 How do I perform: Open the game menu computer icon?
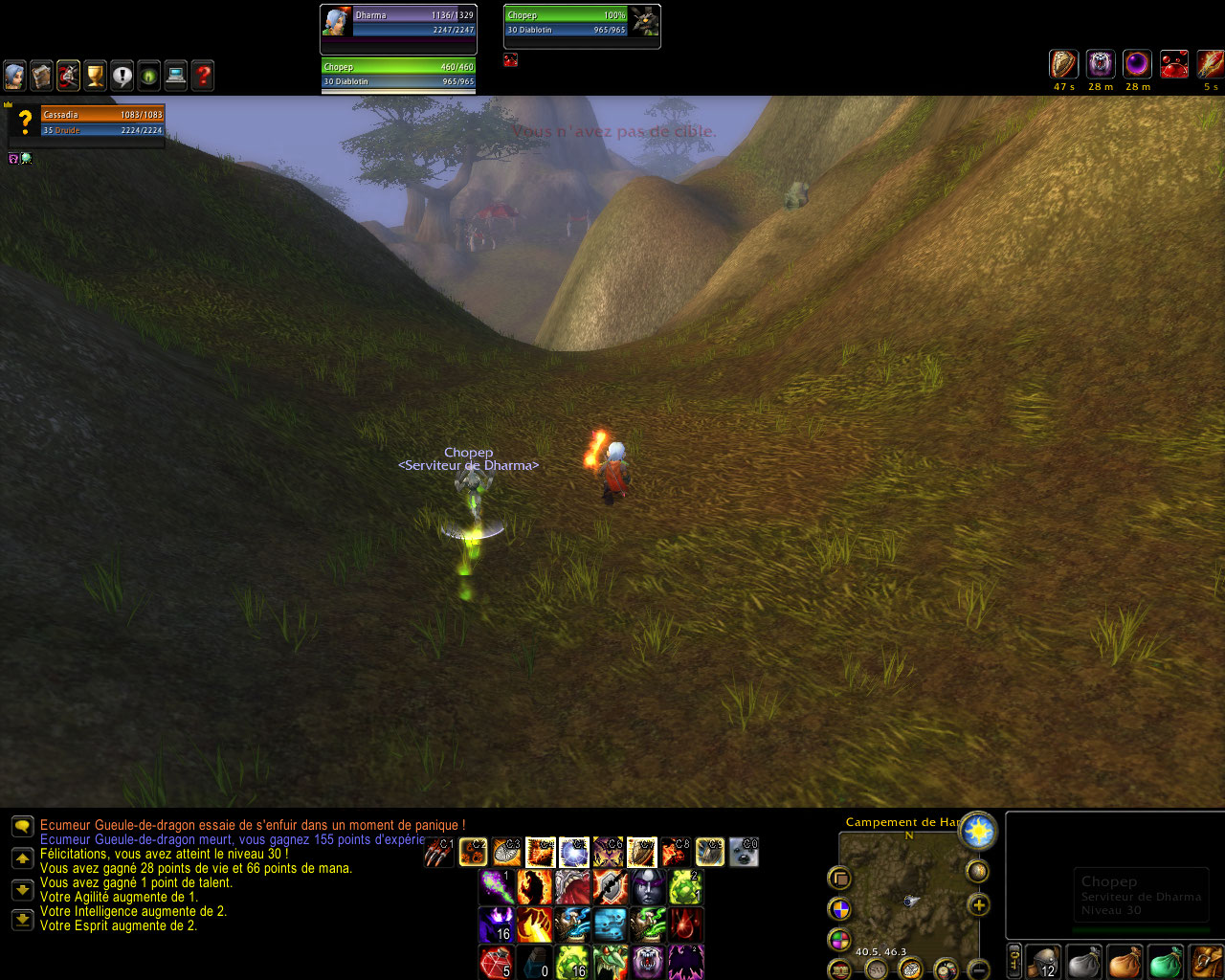[175, 76]
